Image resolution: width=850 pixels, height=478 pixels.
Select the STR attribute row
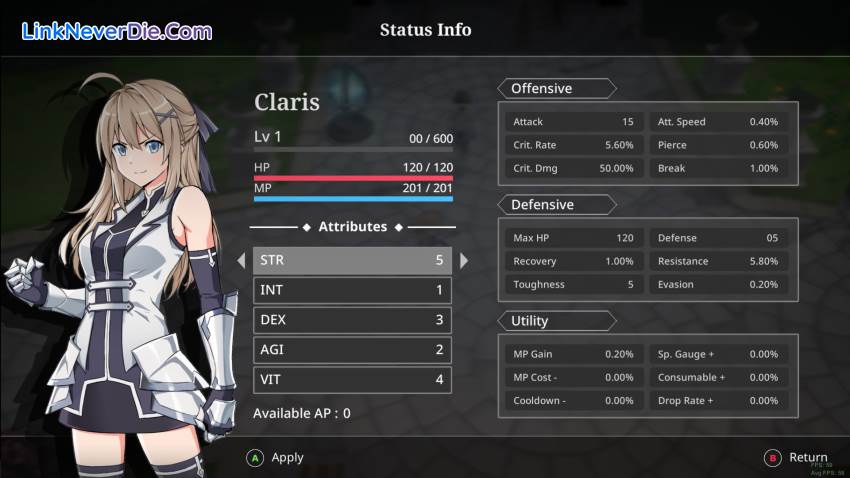[352, 261]
